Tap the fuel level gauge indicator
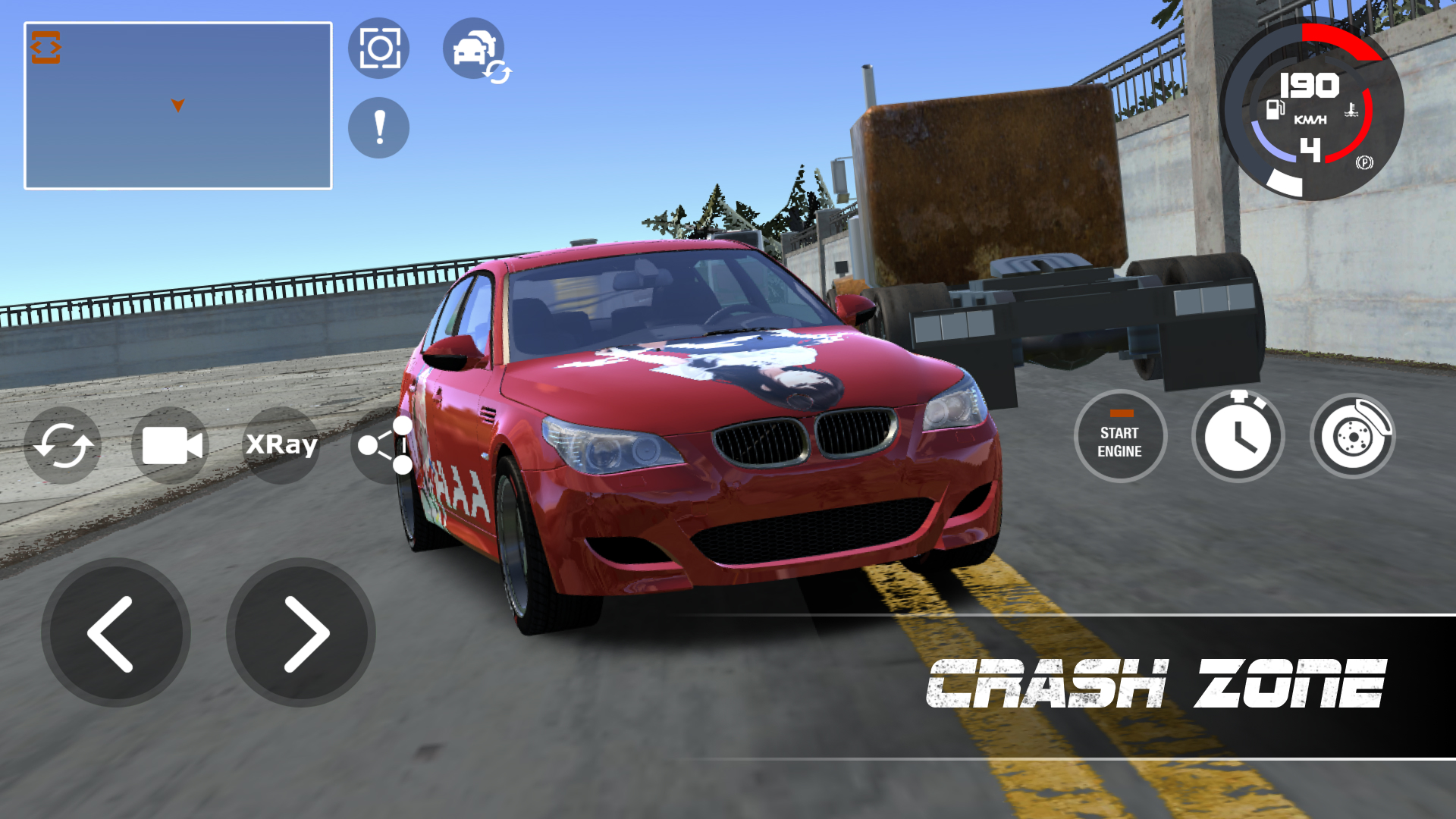Screen dimensions: 1456x819 (1275, 108)
